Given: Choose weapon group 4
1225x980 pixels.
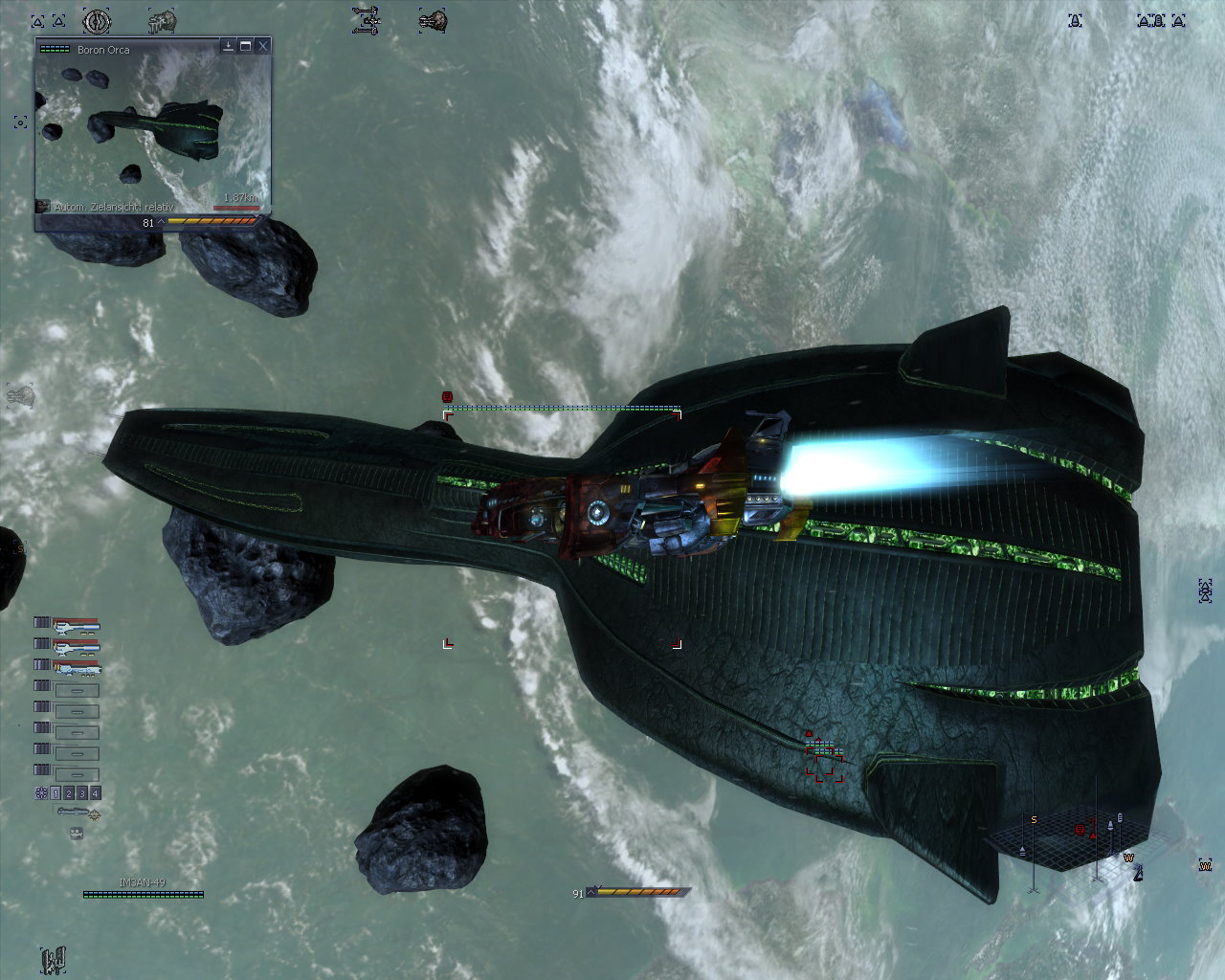Looking at the screenshot, I should pos(96,793).
